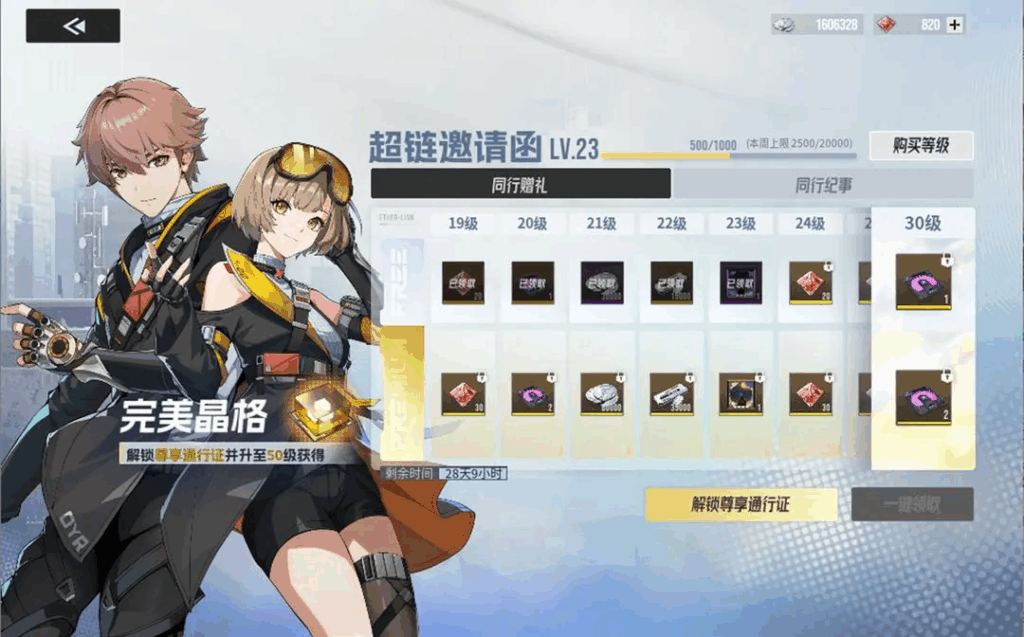Add red gems with the plus button

pos(955,25)
